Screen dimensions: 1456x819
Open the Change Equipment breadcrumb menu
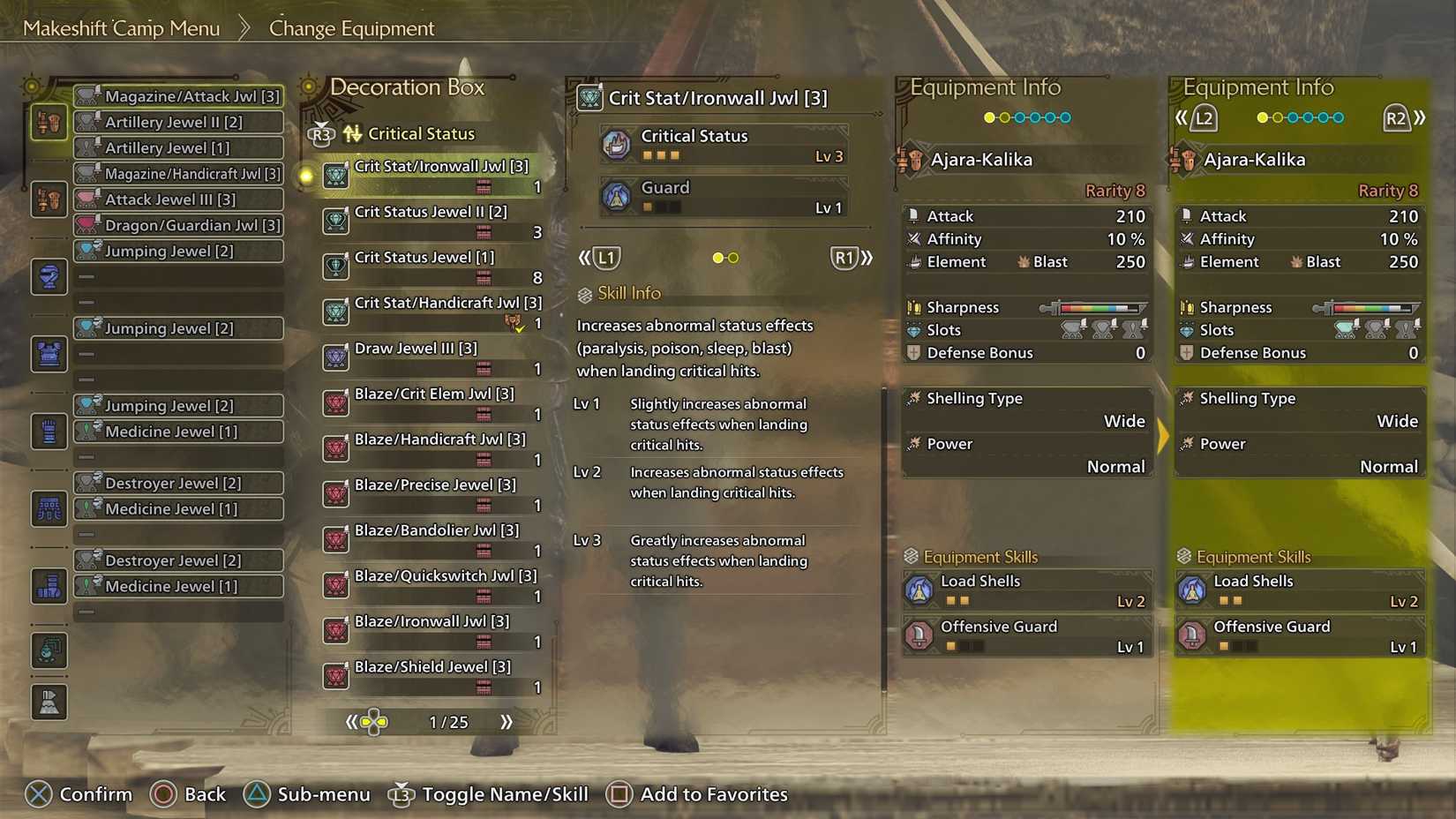coord(351,27)
